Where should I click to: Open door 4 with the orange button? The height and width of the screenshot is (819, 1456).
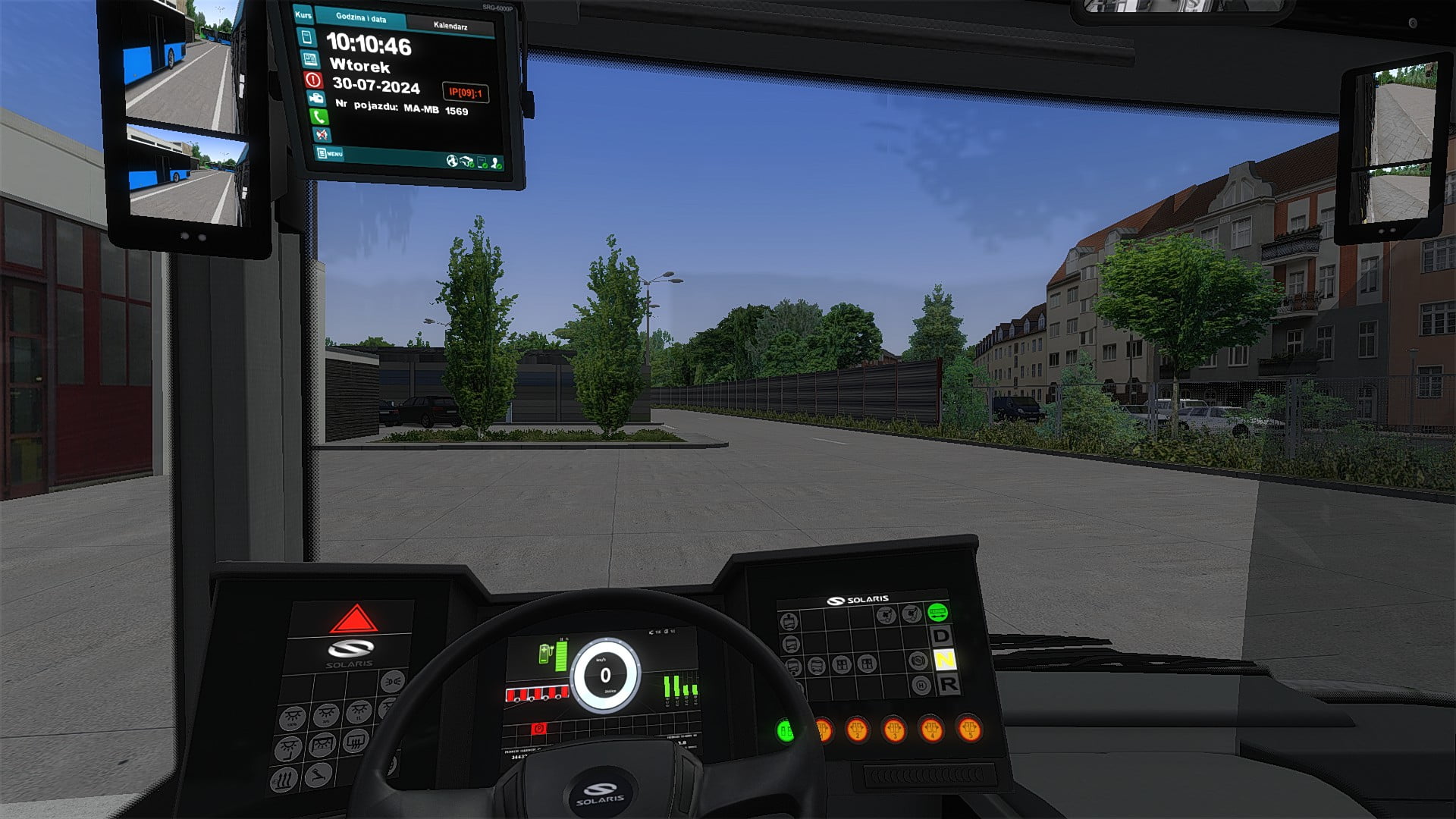(931, 730)
